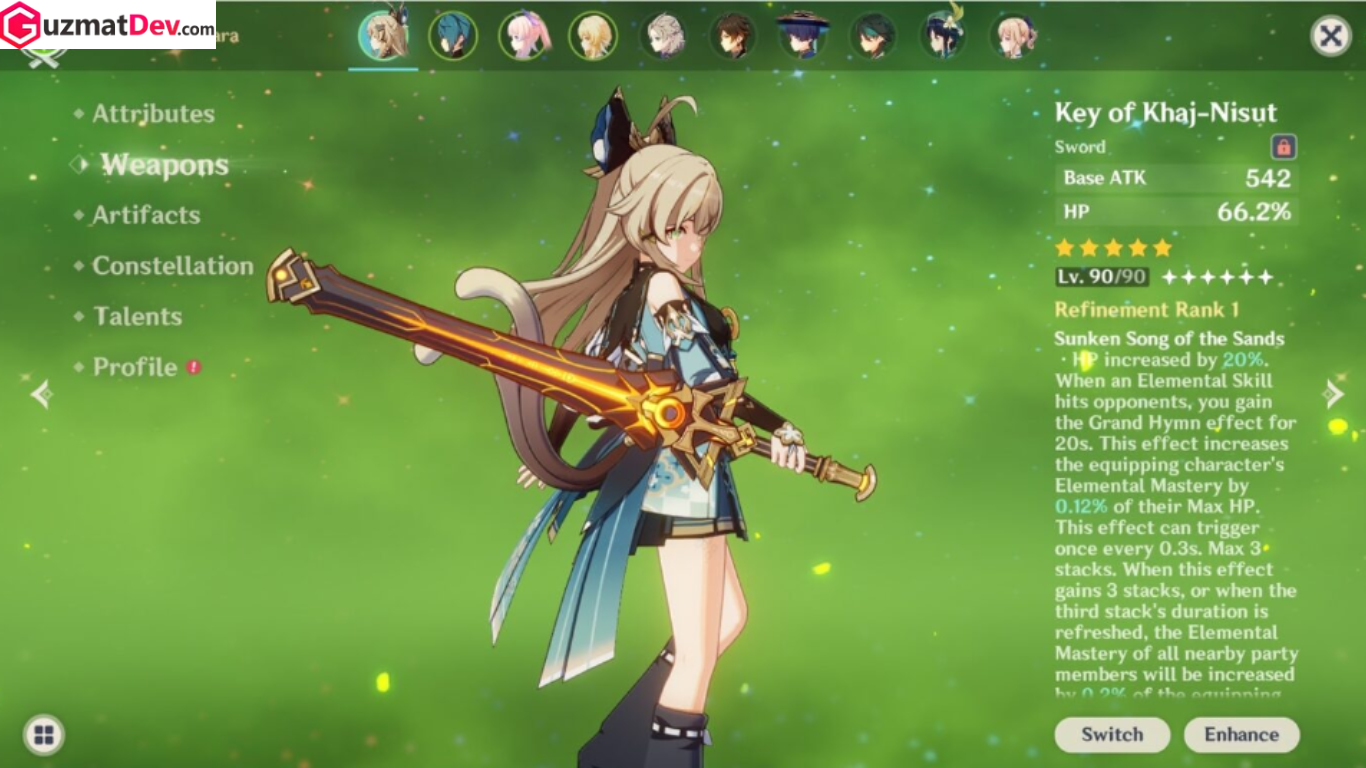Select the teal-haired character portrait
Screen dimensions: 1366x768
(452, 36)
